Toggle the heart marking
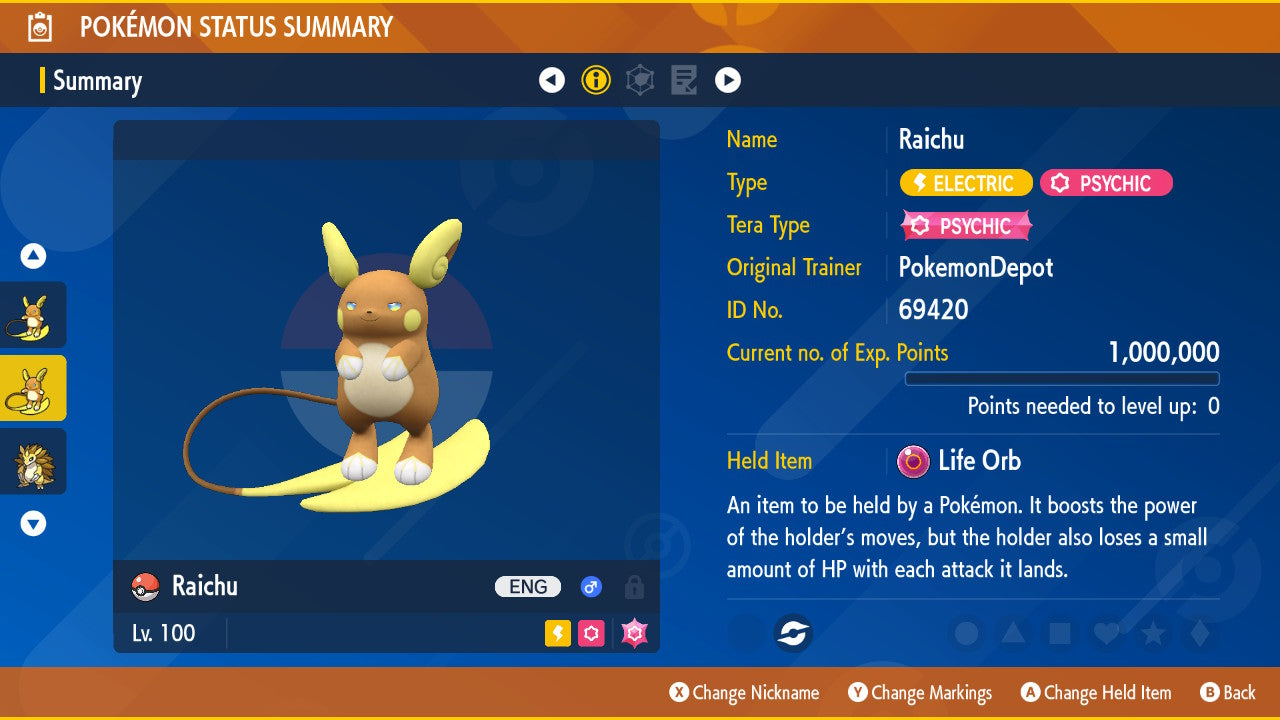This screenshot has width=1280, height=720. [x=1106, y=633]
